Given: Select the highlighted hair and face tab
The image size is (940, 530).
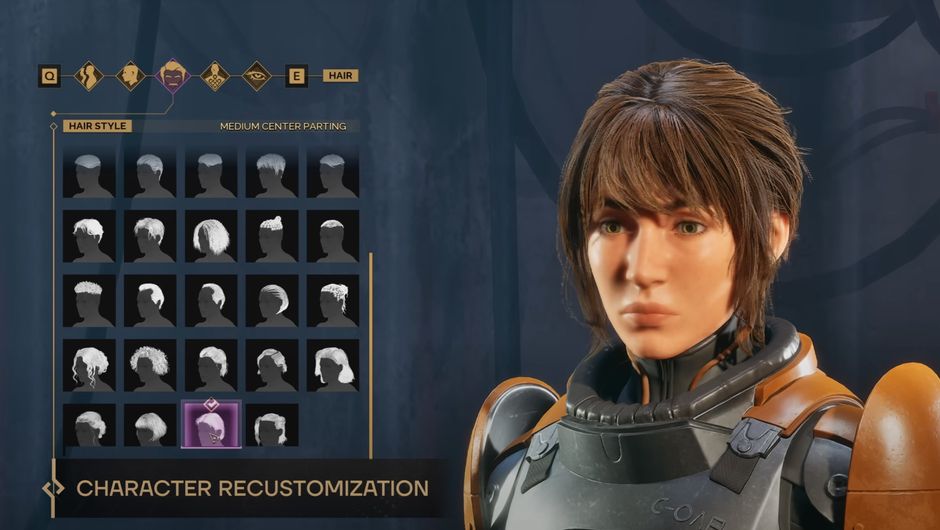Looking at the screenshot, I should pos(173,76).
